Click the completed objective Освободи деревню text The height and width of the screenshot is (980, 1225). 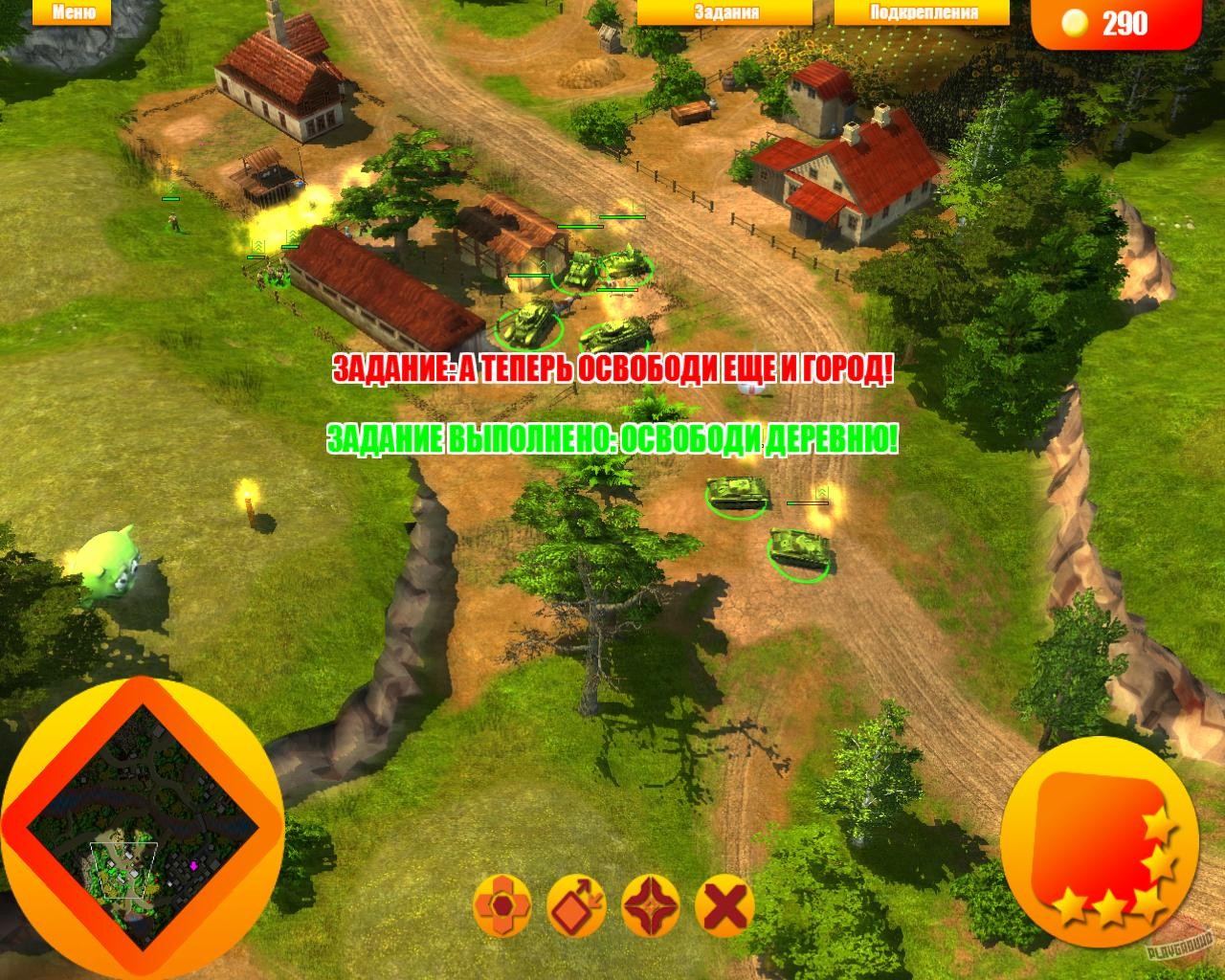[x=612, y=438]
